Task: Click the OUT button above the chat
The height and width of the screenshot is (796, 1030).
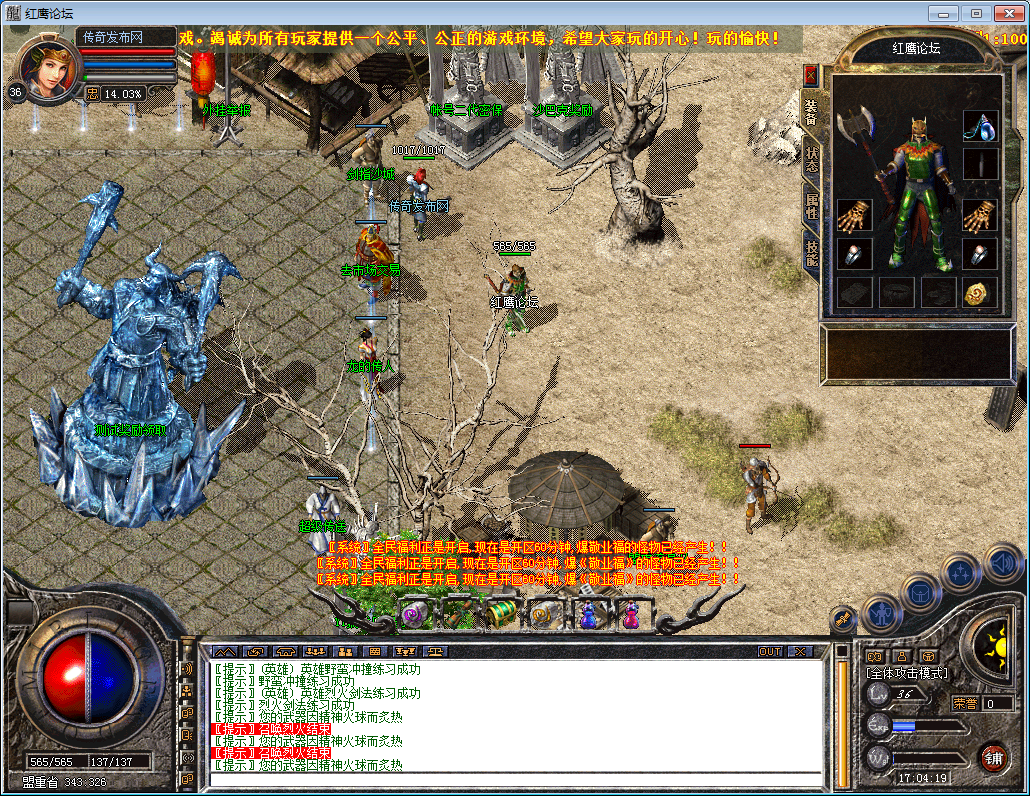Action: click(x=769, y=651)
